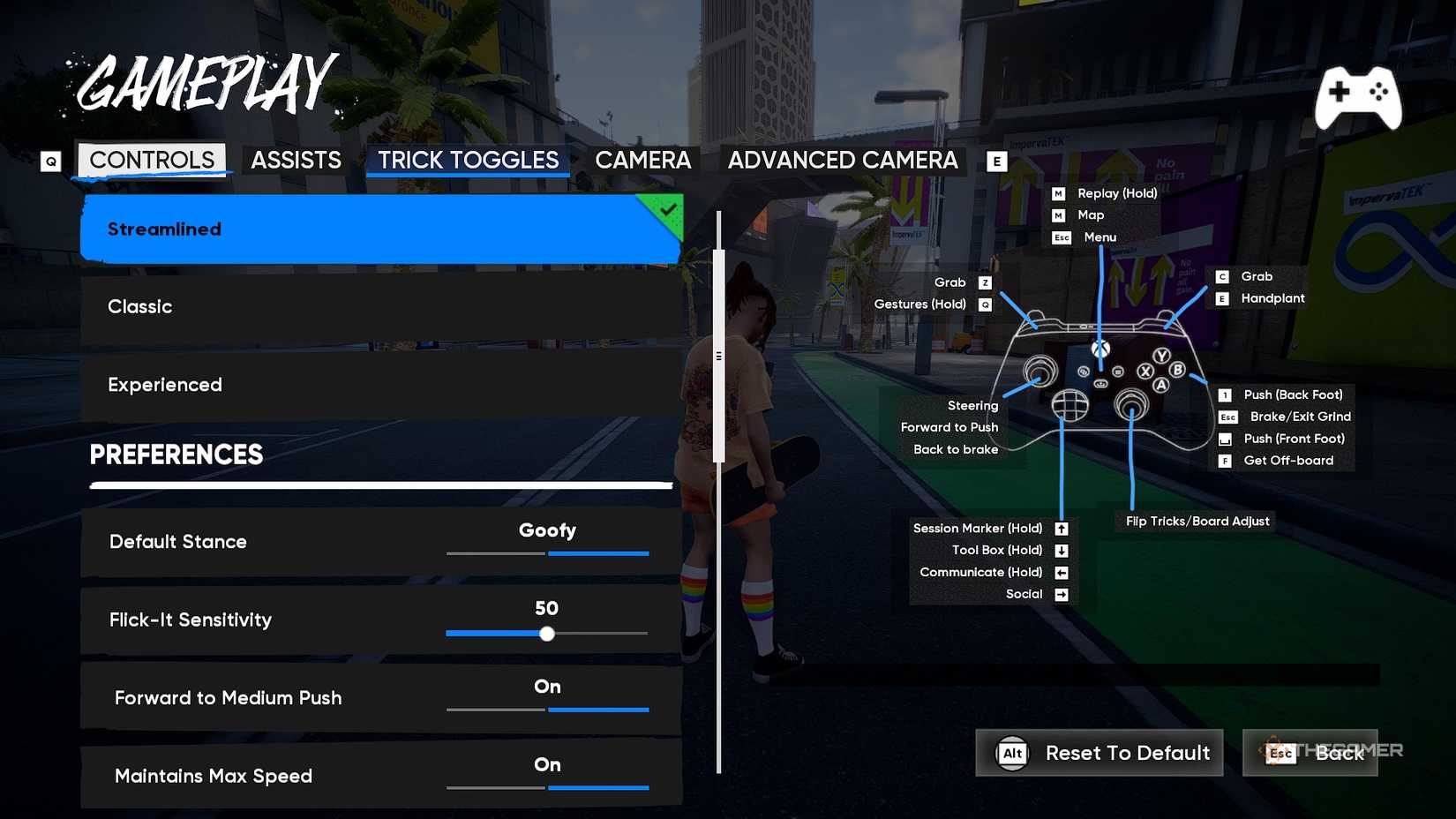Screen dimensions: 1456x819
Task: Toggle Maintains Max Speed off
Action: [495, 786]
